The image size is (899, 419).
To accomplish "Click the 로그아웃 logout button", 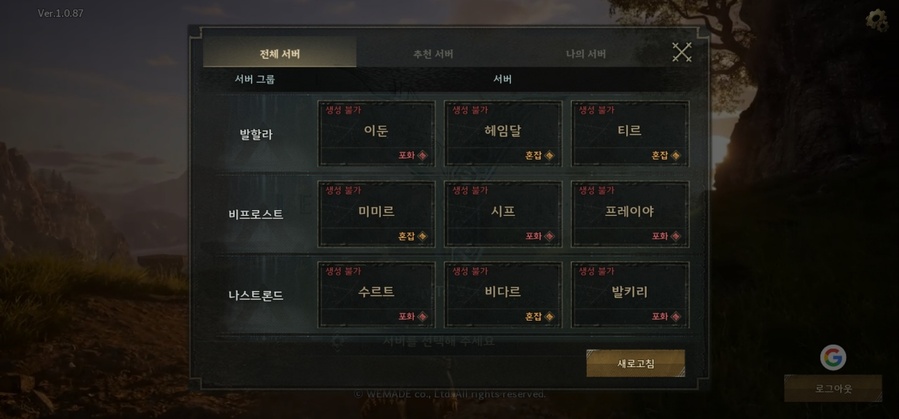I will 833,388.
